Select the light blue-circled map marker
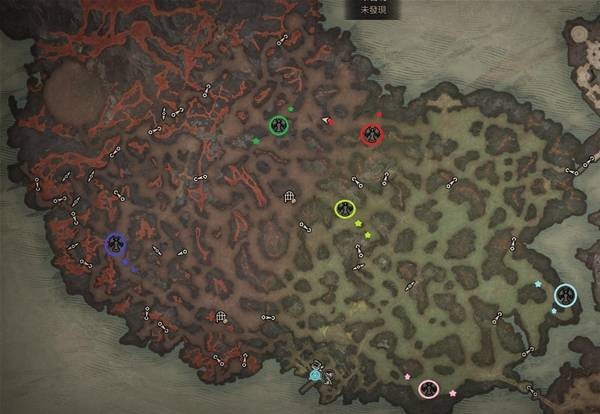 tap(565, 294)
